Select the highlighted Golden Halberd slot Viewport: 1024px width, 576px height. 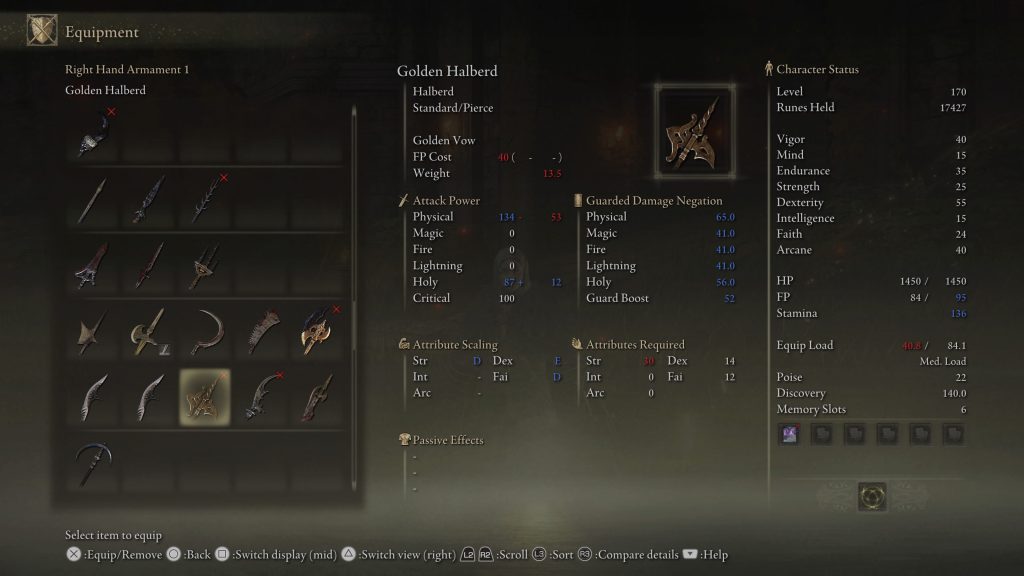(205, 397)
